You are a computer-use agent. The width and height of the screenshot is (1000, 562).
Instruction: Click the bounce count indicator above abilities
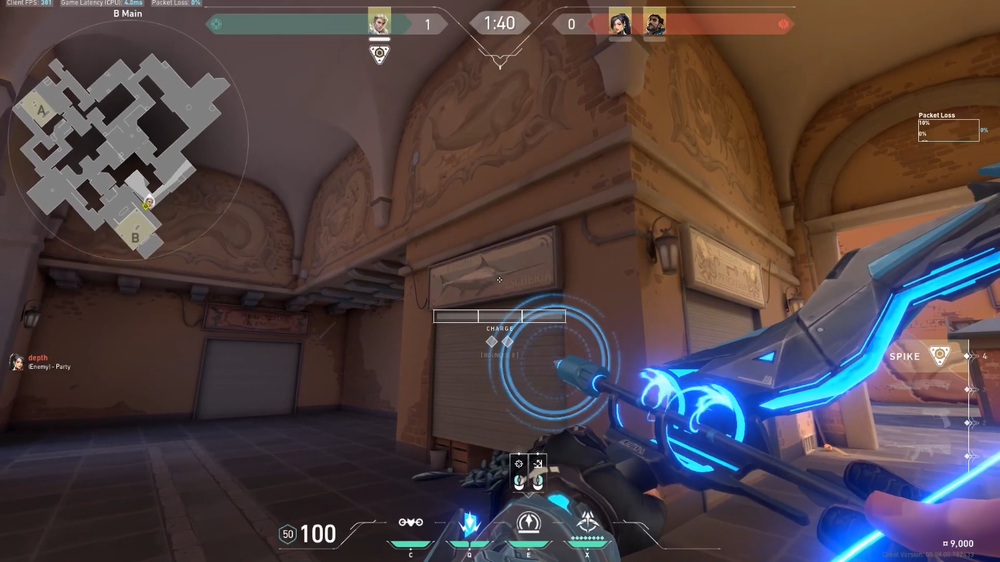[x=528, y=473]
